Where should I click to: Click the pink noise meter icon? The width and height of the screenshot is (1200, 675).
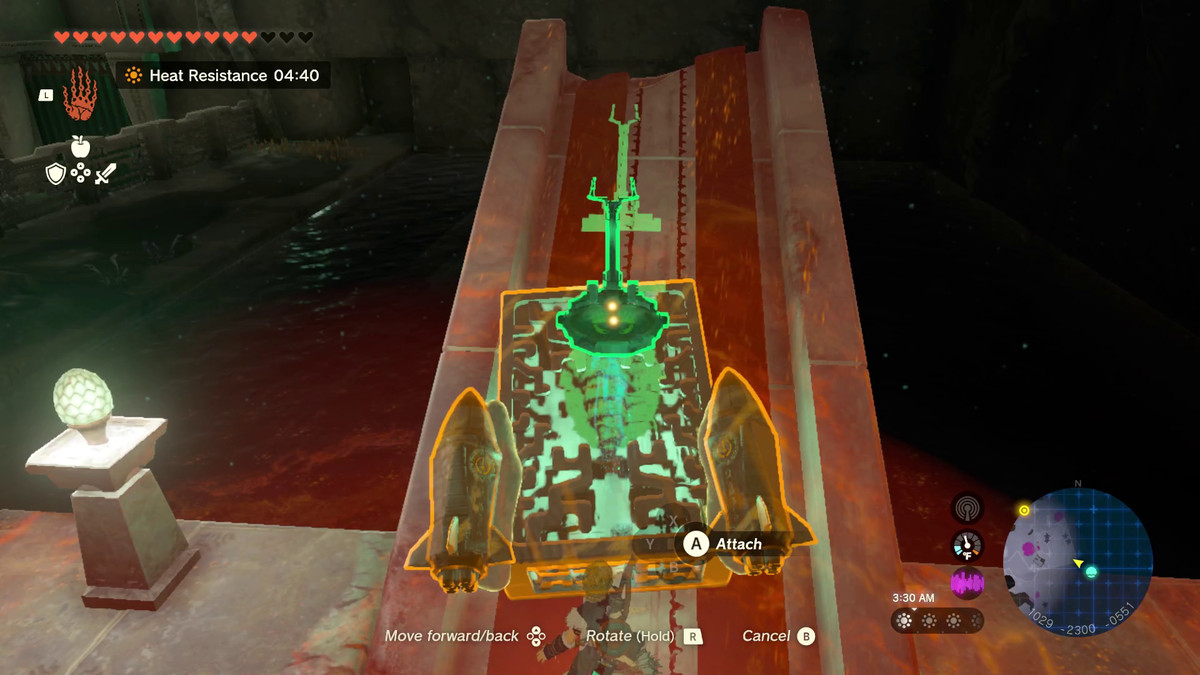pyautogui.click(x=967, y=583)
